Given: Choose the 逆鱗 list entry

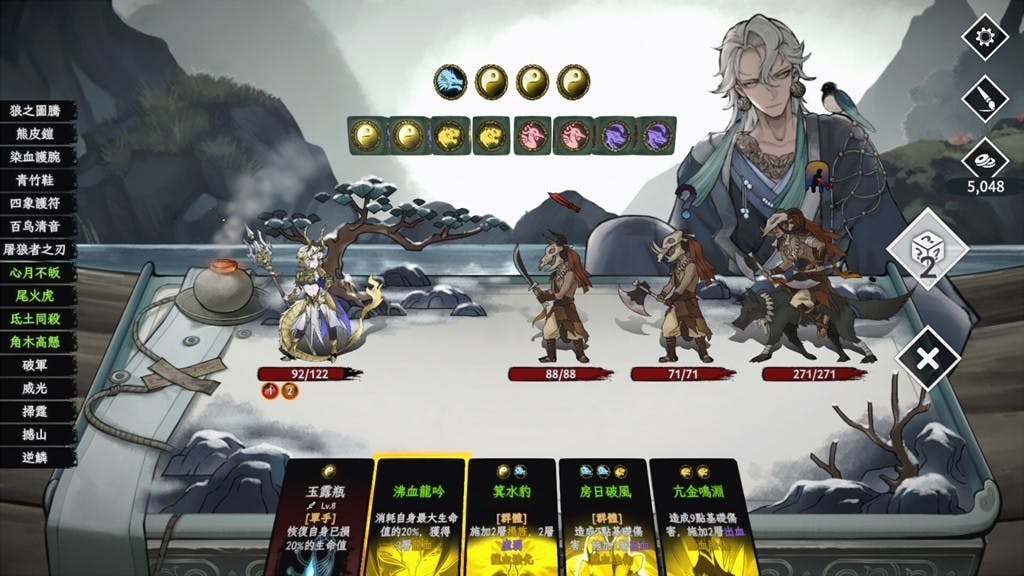Looking at the screenshot, I should [x=36, y=457].
